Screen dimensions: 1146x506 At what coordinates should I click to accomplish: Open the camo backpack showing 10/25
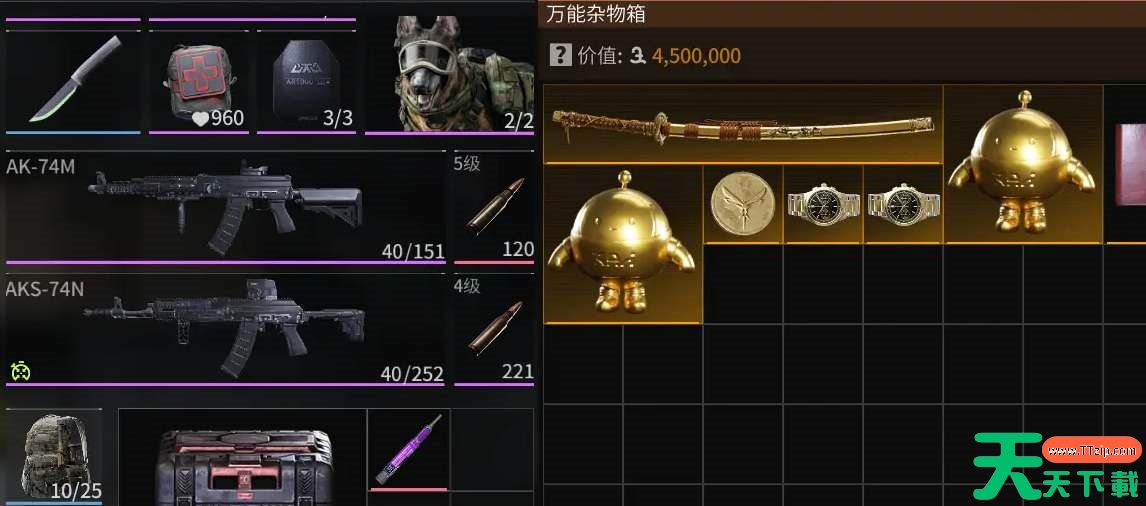53,455
